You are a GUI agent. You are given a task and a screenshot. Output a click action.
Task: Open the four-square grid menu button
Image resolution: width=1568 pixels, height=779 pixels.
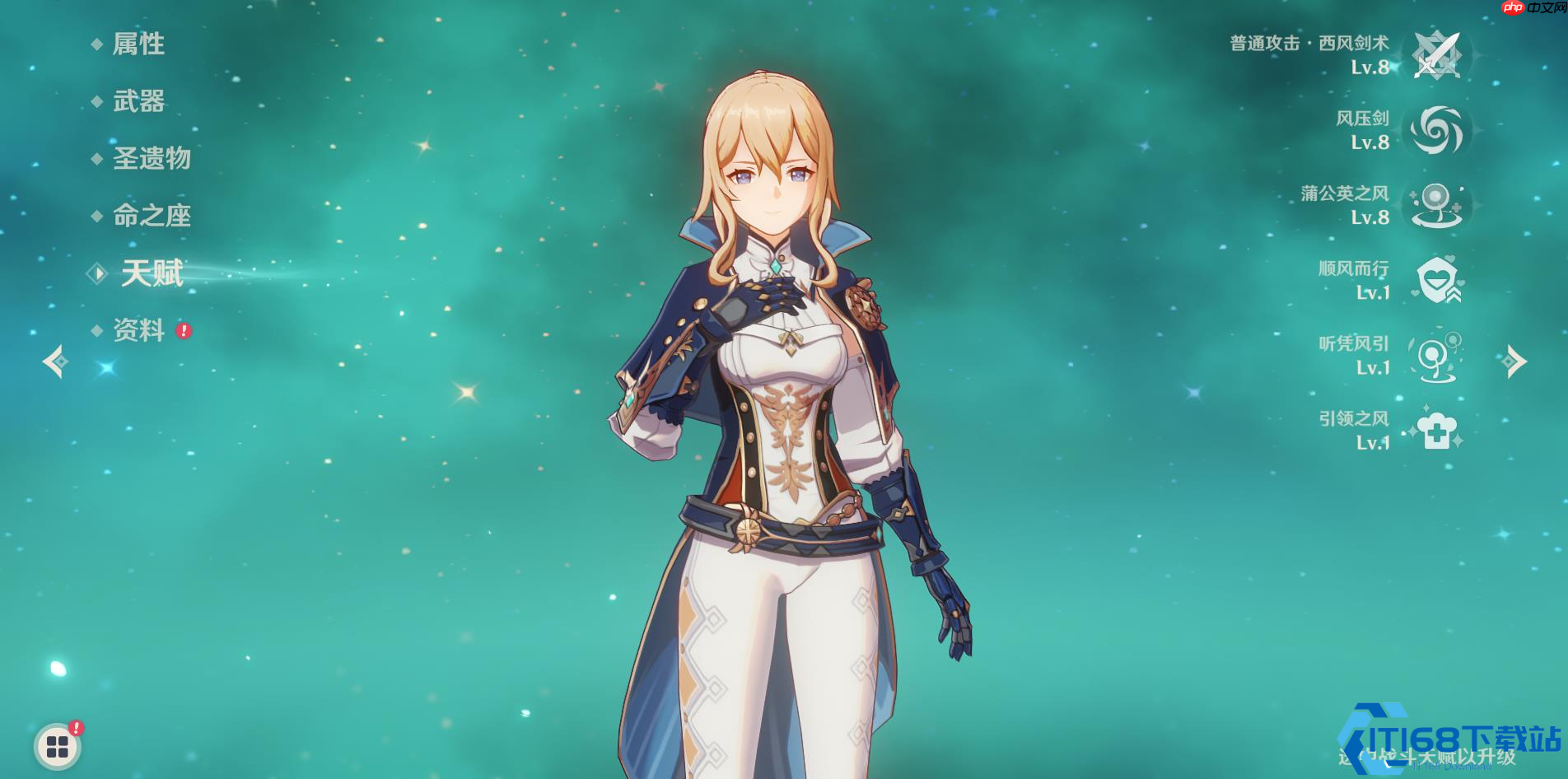(x=58, y=747)
